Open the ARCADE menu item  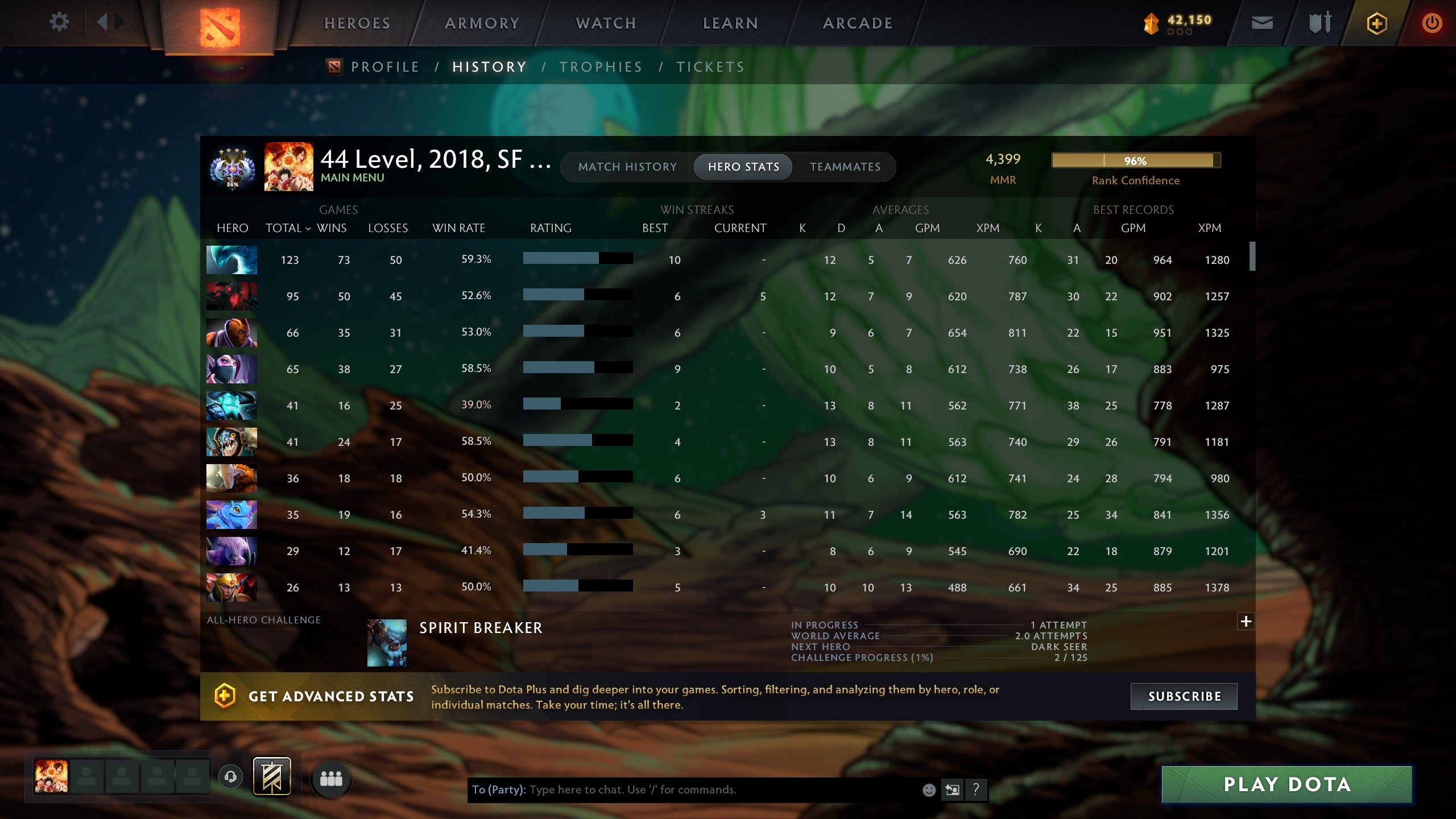point(857,23)
